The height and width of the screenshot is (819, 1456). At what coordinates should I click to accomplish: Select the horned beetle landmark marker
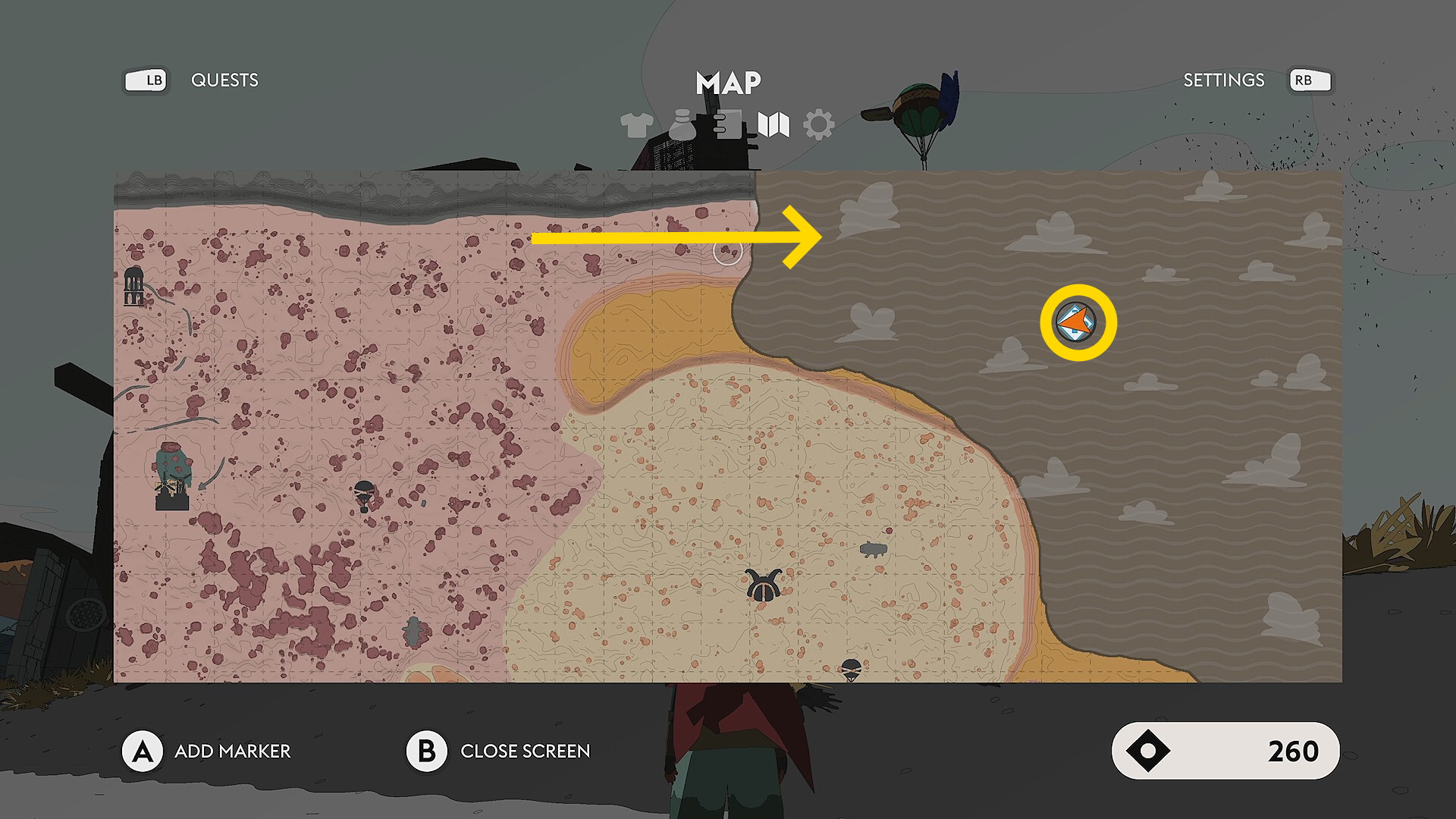pyautogui.click(x=764, y=586)
